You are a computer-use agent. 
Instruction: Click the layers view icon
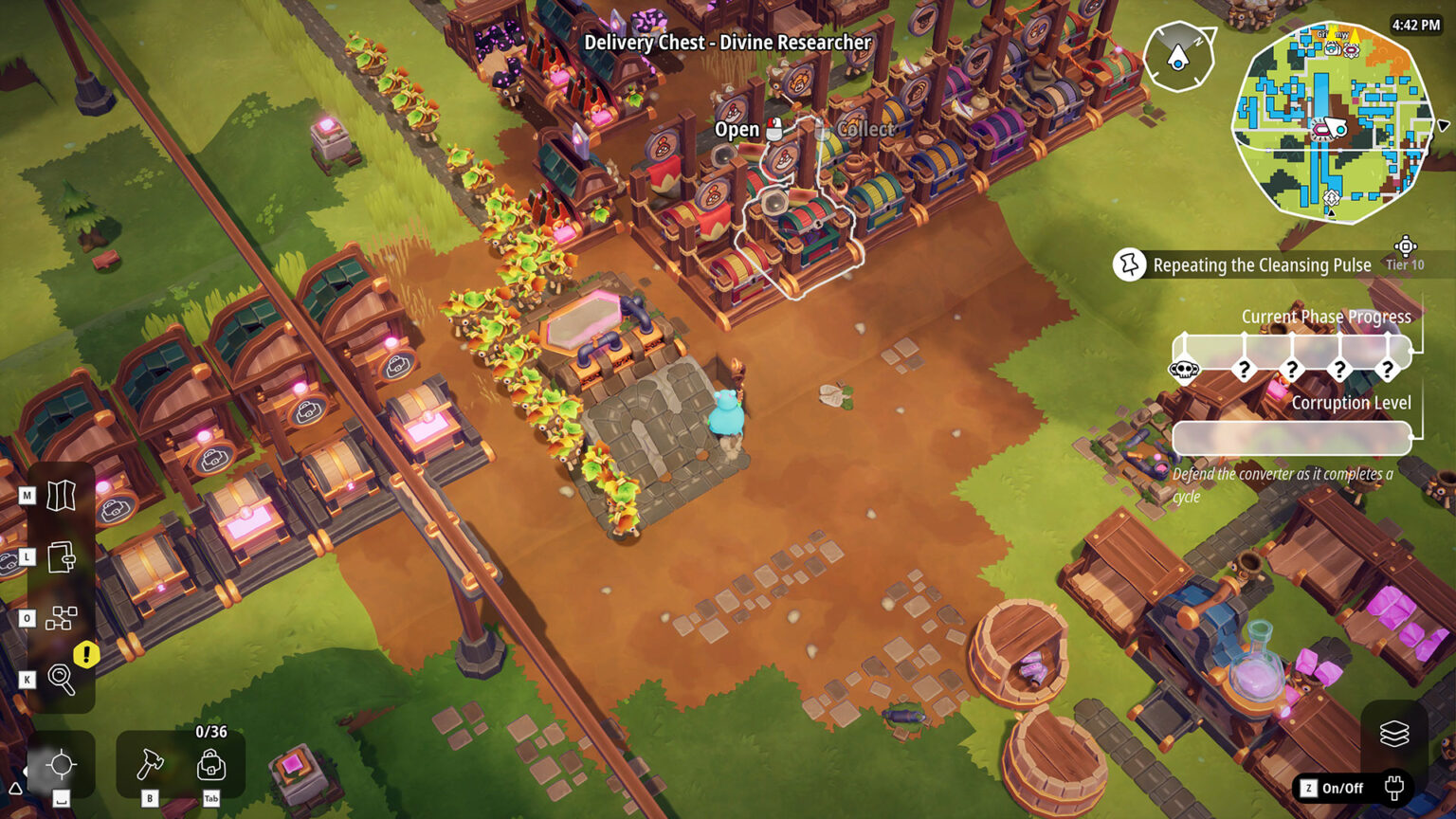point(1393,733)
